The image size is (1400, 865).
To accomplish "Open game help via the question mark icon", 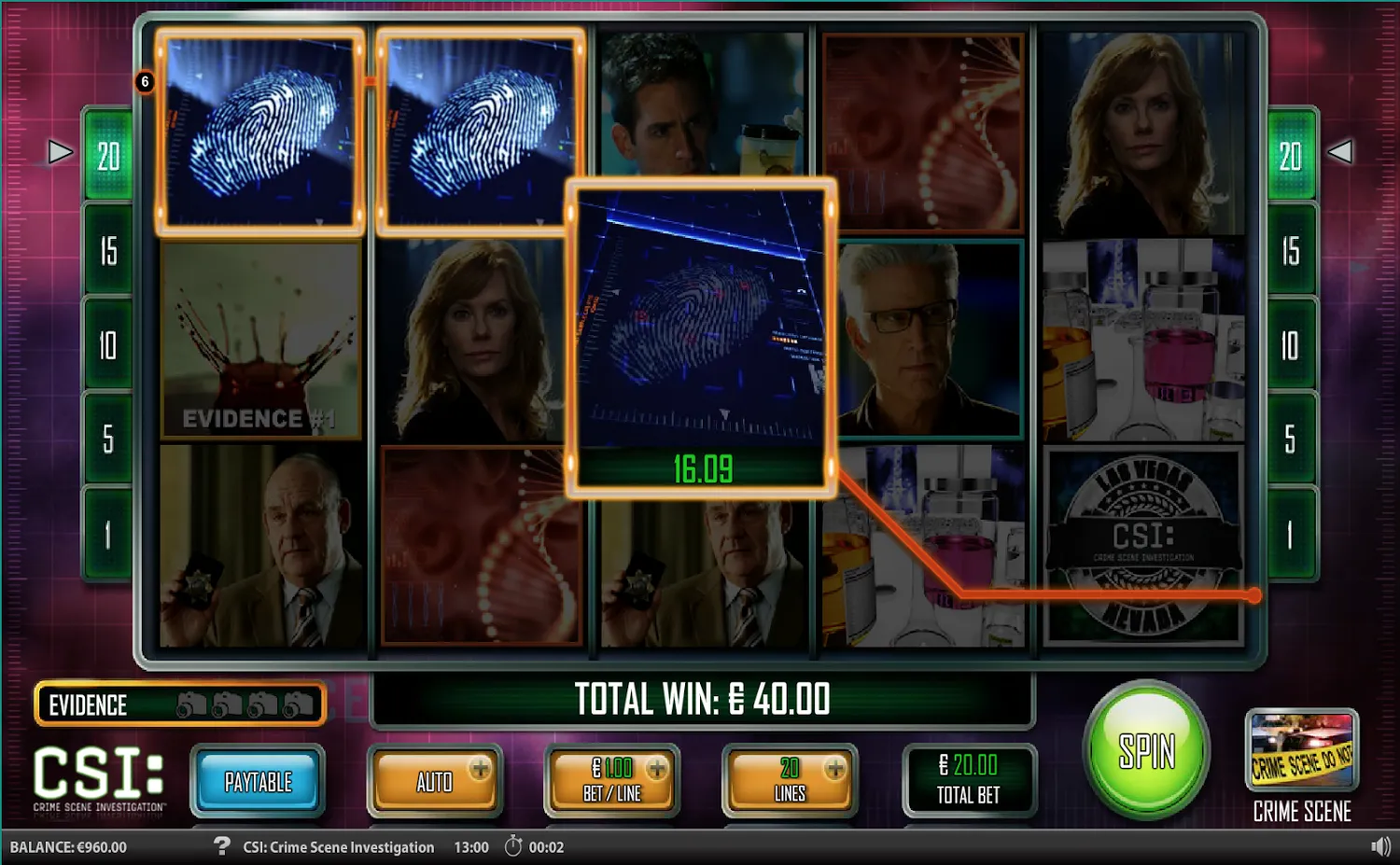I will 221,847.
